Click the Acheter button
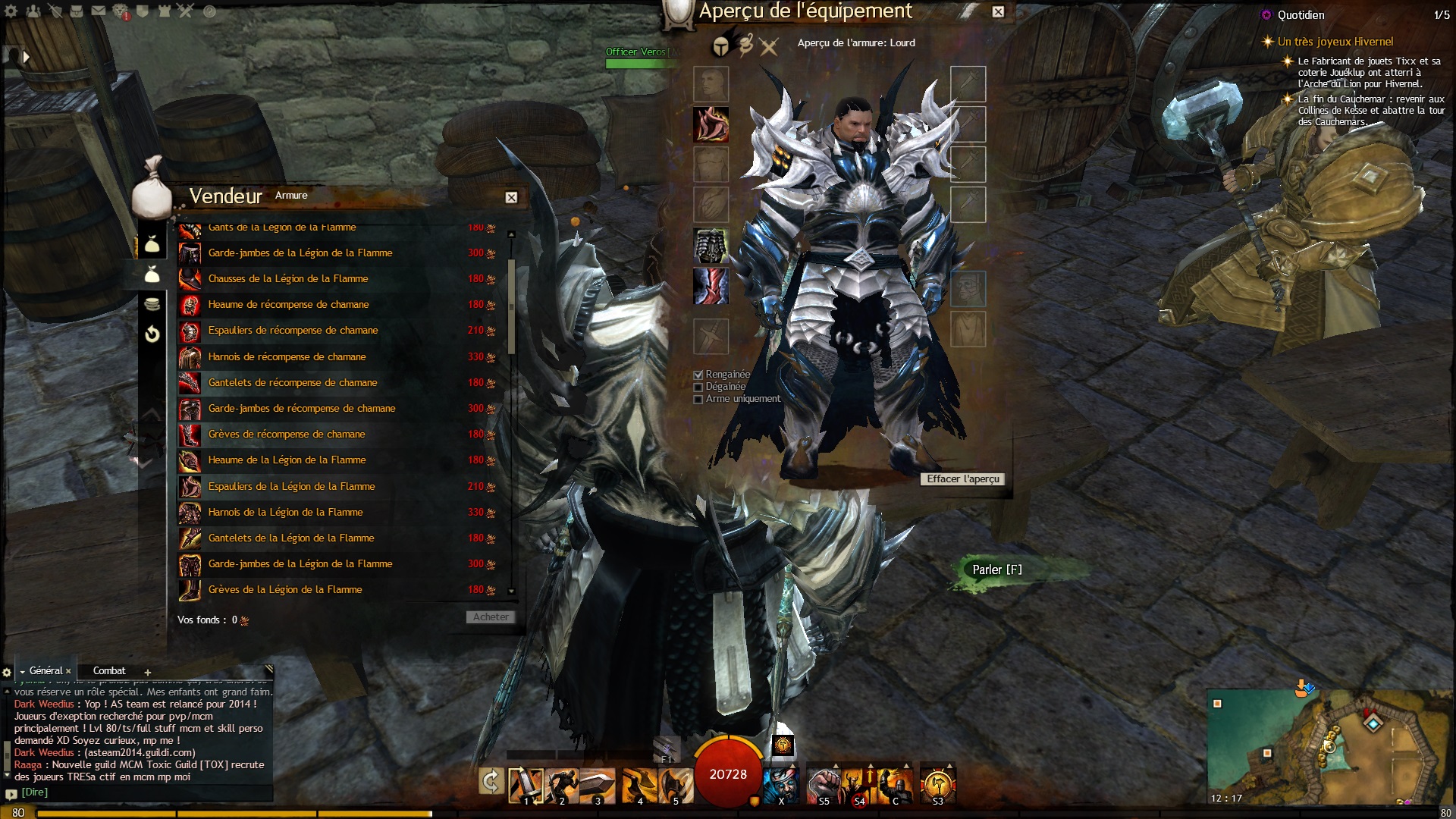This screenshot has width=1456, height=819. [x=490, y=617]
